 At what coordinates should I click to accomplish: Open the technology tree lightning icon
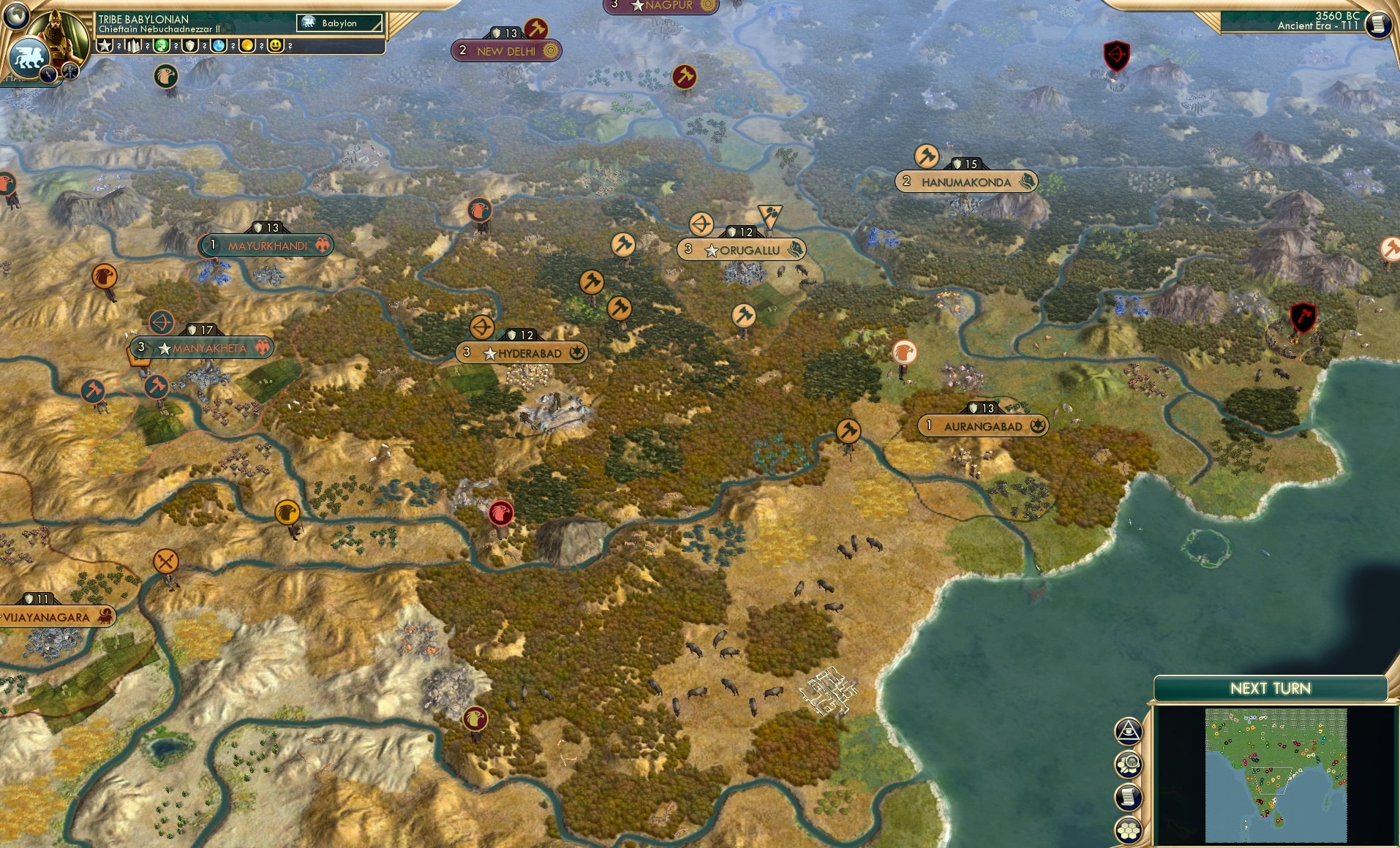point(48,72)
